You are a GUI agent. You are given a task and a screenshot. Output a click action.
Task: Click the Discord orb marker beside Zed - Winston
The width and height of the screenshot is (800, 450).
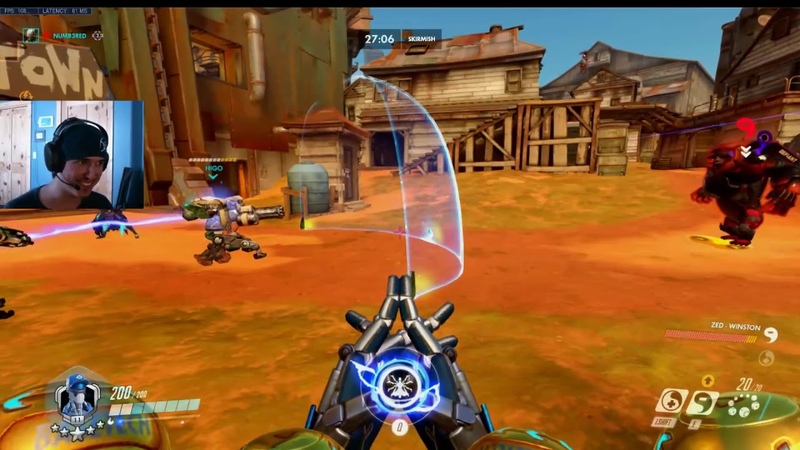[770, 336]
